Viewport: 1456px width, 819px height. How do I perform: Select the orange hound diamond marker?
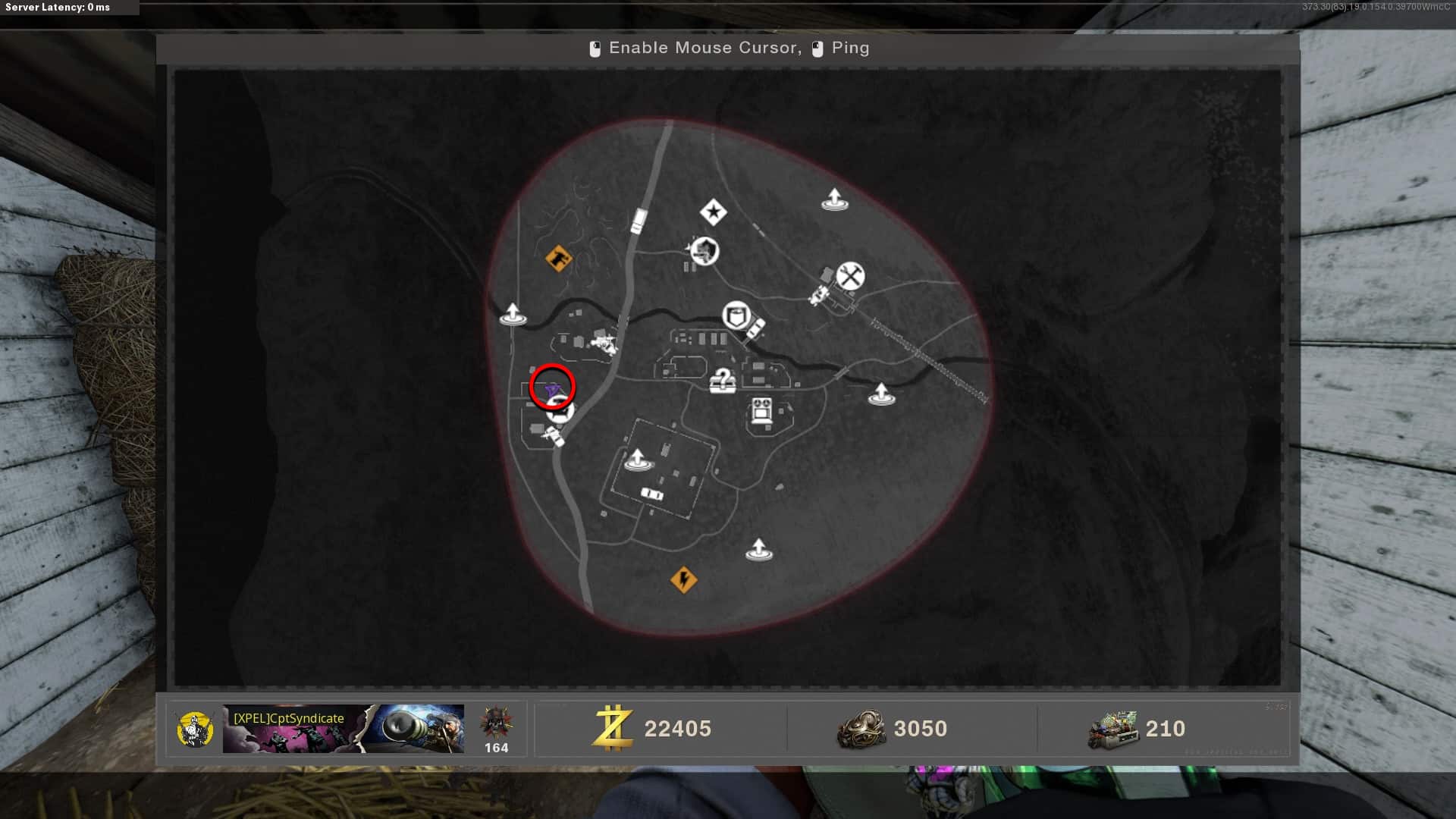coord(559,259)
